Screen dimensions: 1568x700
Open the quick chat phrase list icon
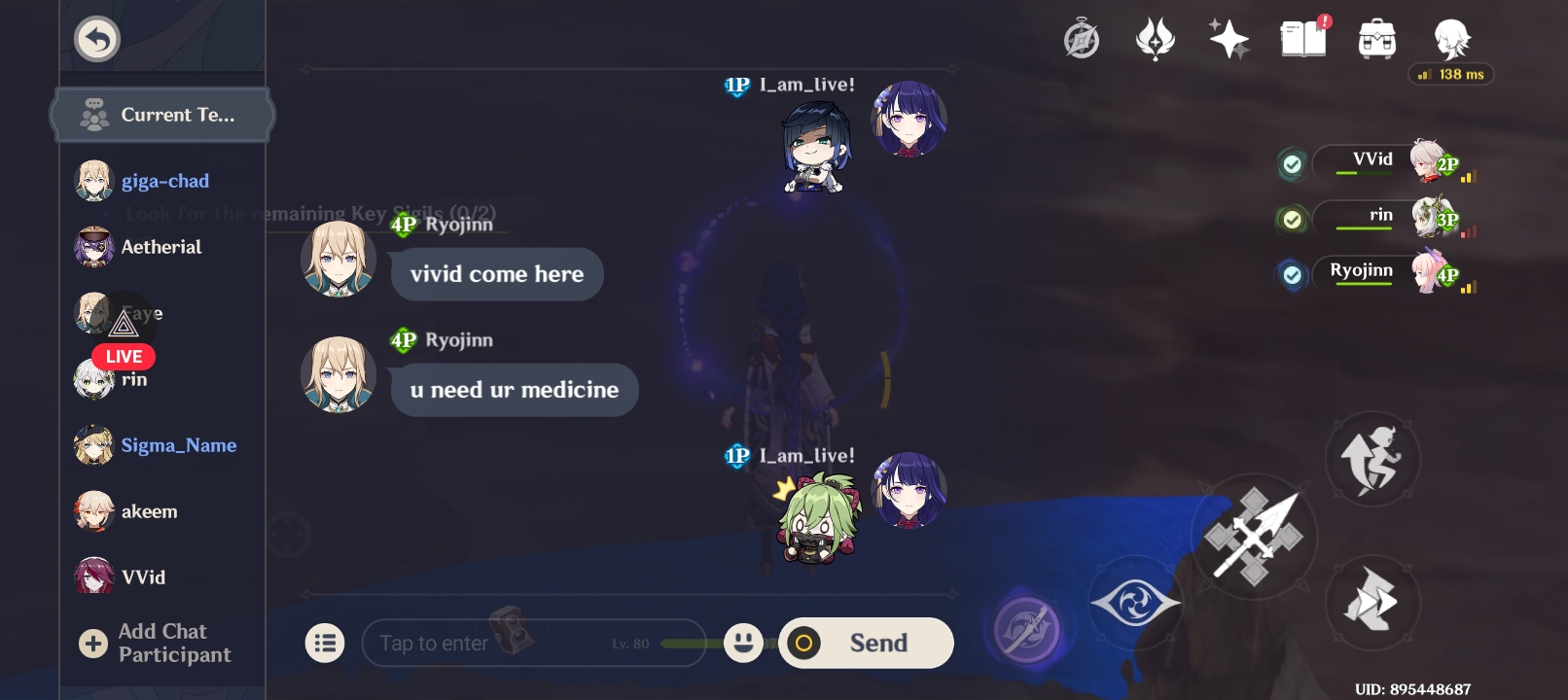[x=326, y=643]
